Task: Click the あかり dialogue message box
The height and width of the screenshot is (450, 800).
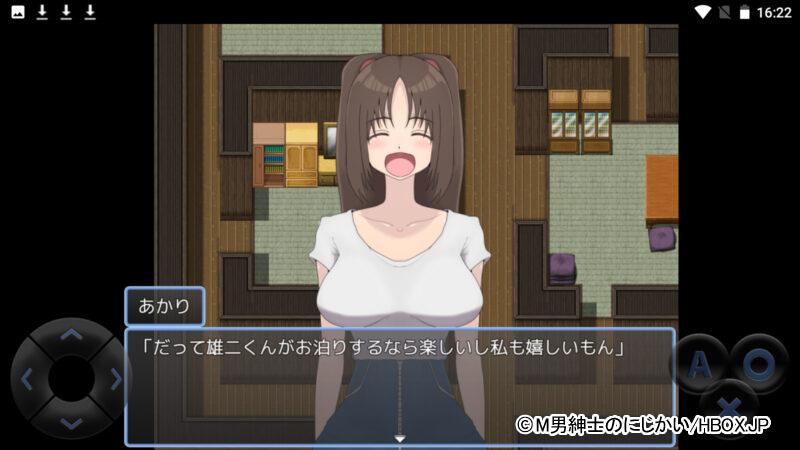Action: pos(400,385)
